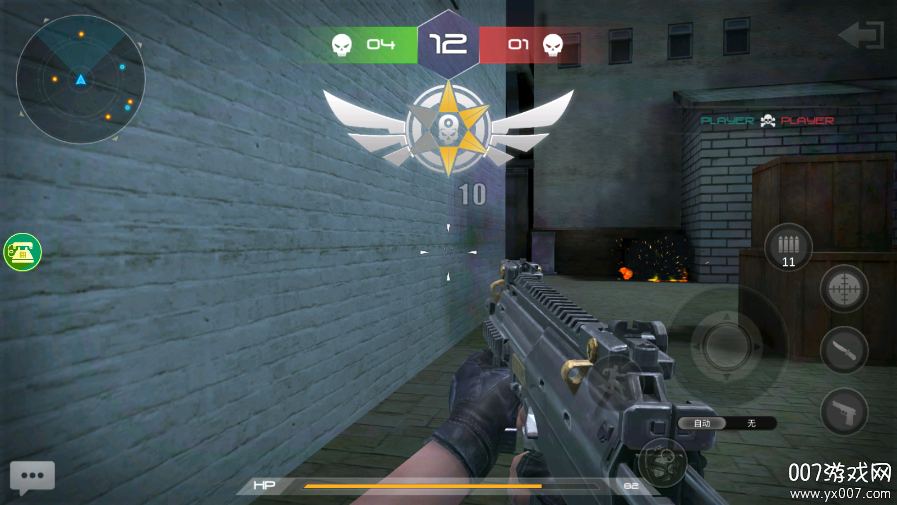897x505 pixels.
Task: Activate the crosshair scope aim button
Action: tap(843, 289)
